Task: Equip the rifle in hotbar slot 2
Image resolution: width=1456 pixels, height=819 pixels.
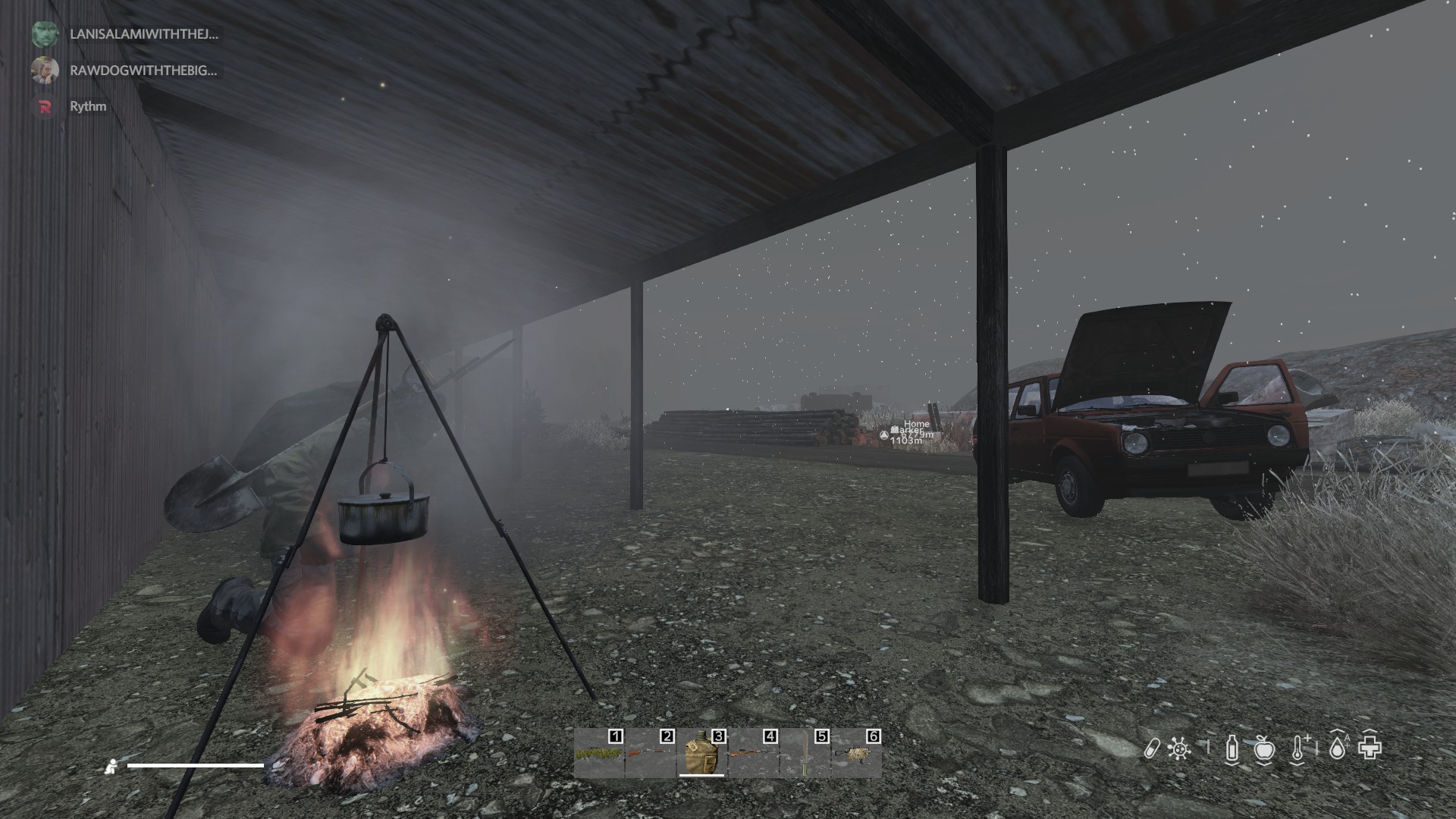Action: (651, 755)
